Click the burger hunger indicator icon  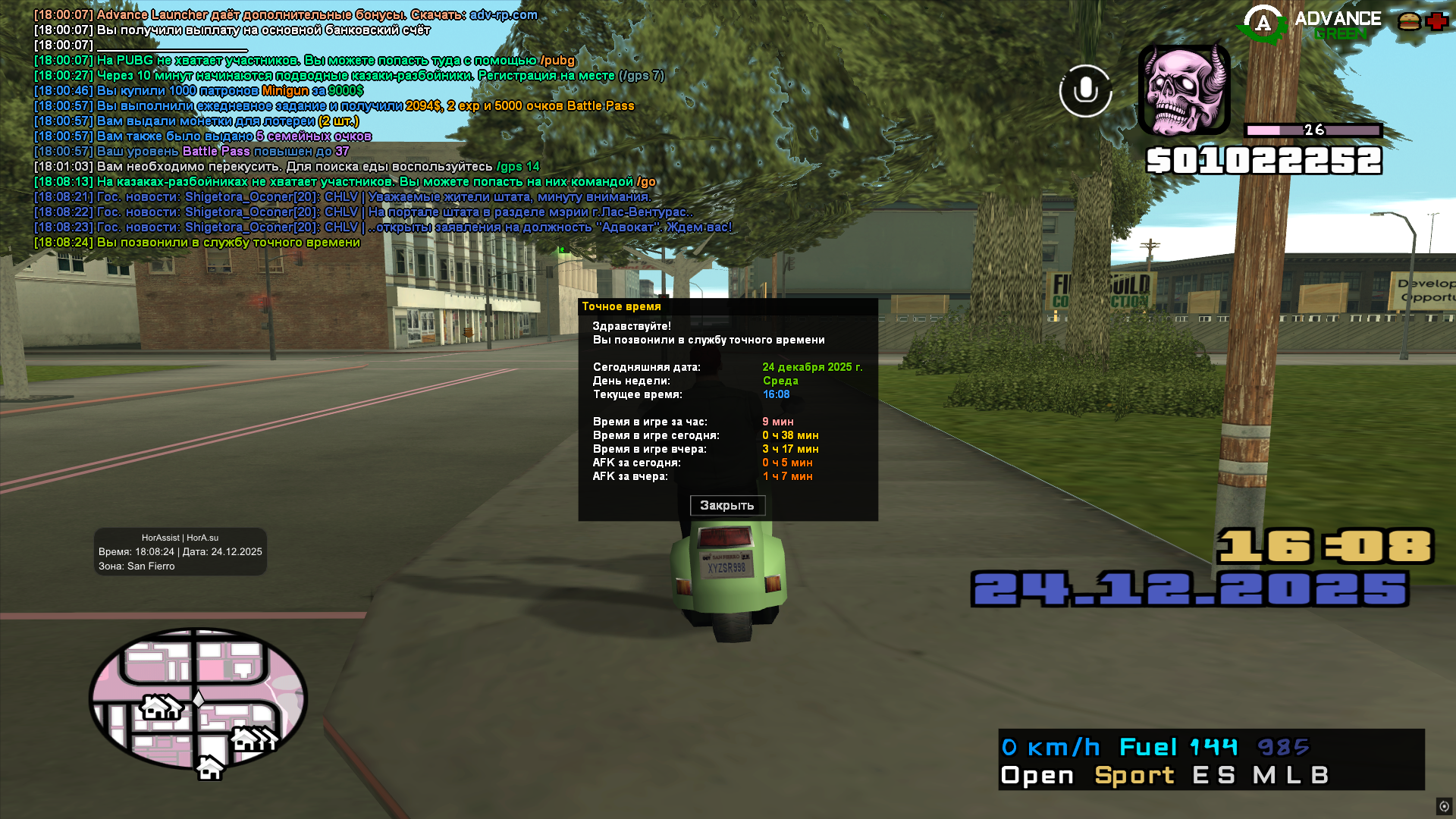tap(1409, 21)
